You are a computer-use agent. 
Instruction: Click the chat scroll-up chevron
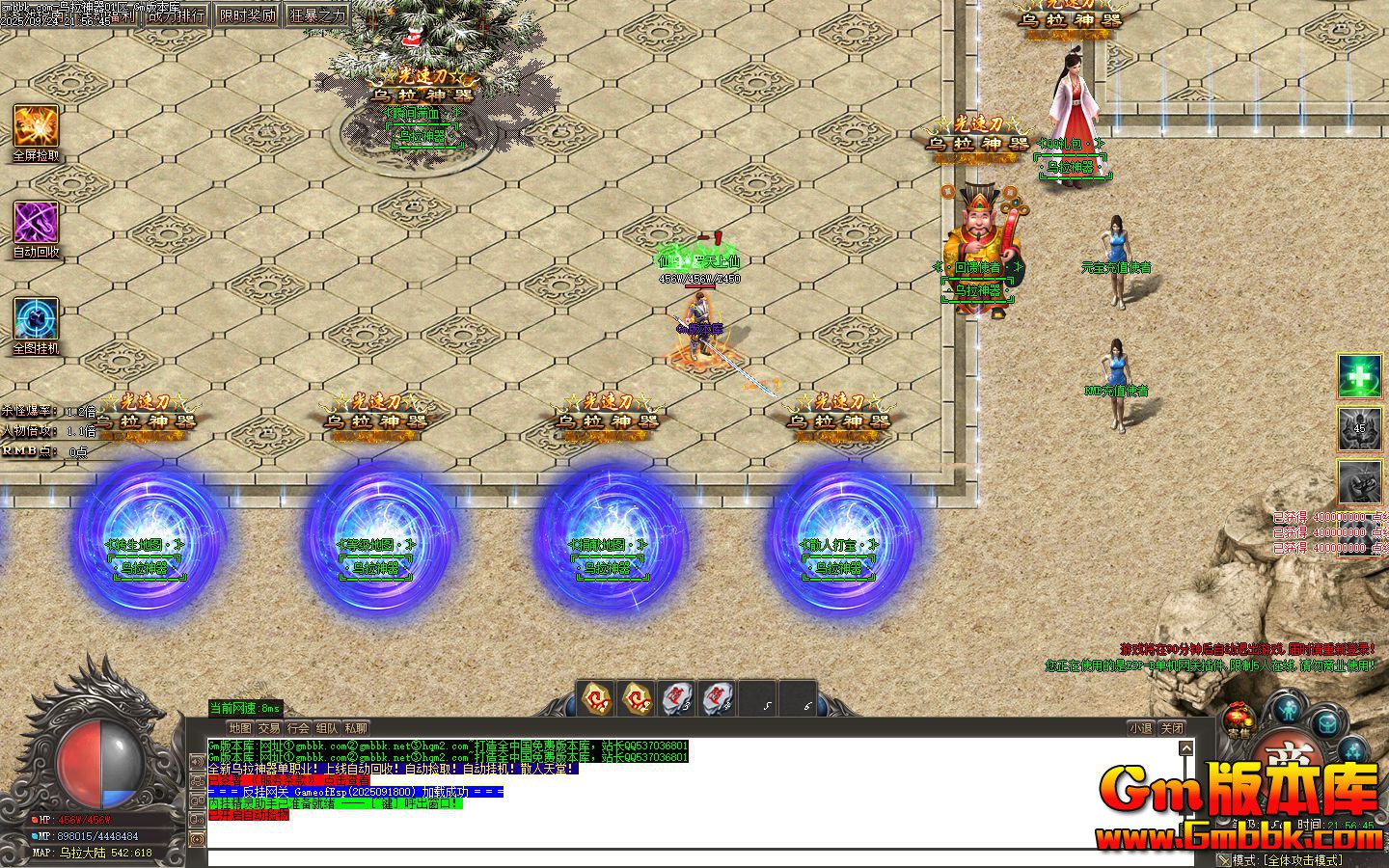point(1187,748)
